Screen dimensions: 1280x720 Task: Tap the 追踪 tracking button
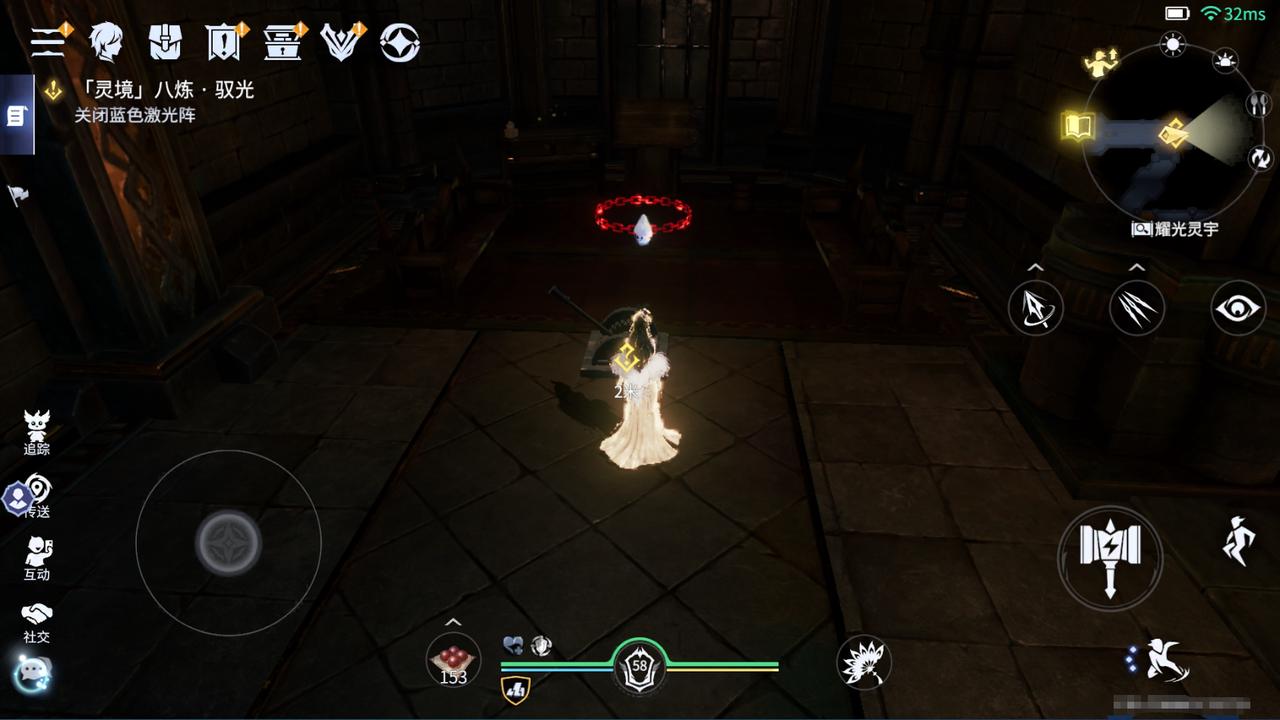pos(37,432)
